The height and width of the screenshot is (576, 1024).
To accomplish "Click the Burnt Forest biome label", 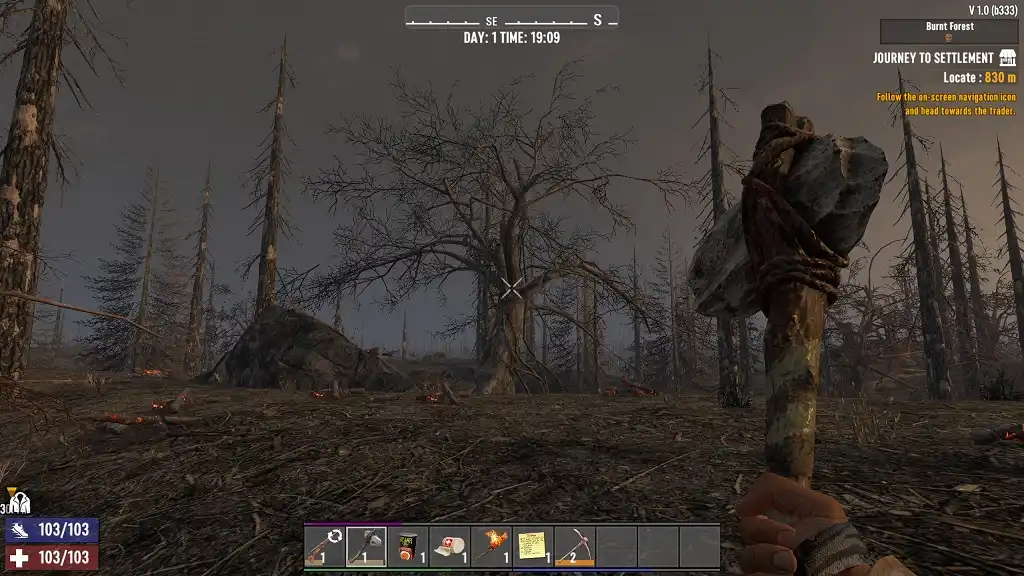I will pos(949,27).
